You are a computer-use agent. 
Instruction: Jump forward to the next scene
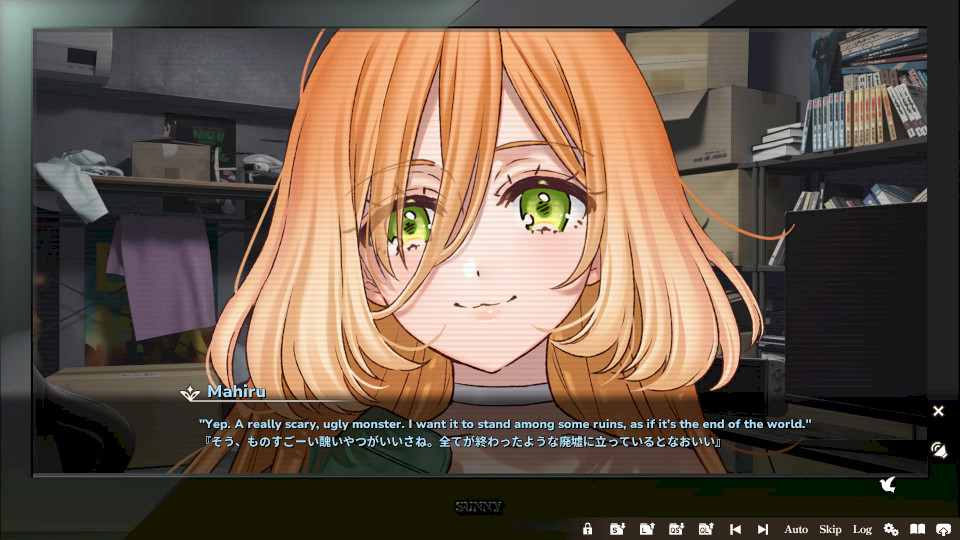pos(763,529)
